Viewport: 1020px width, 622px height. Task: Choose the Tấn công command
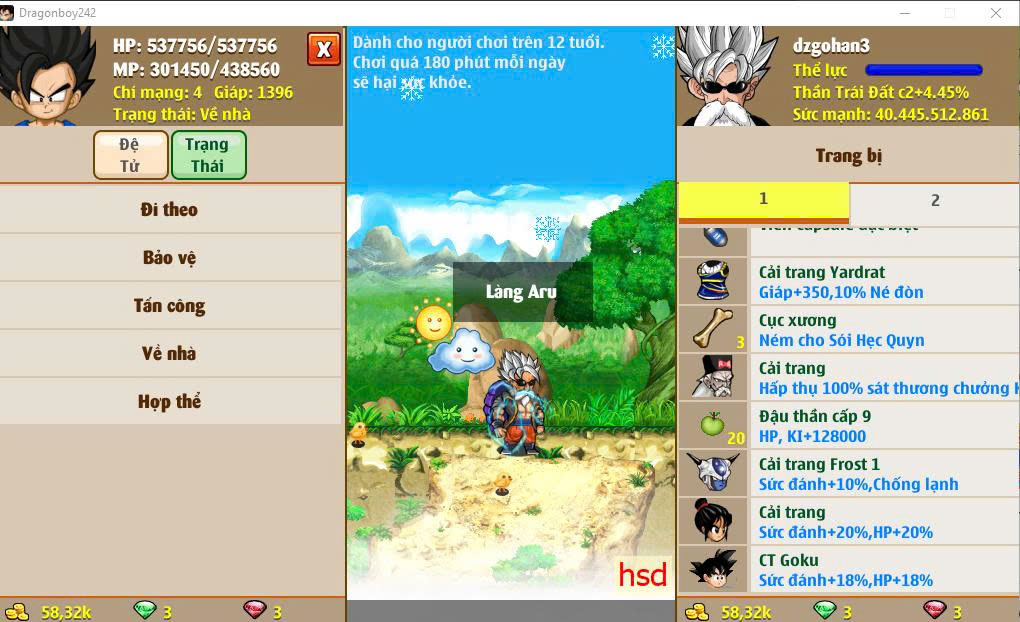coord(170,306)
